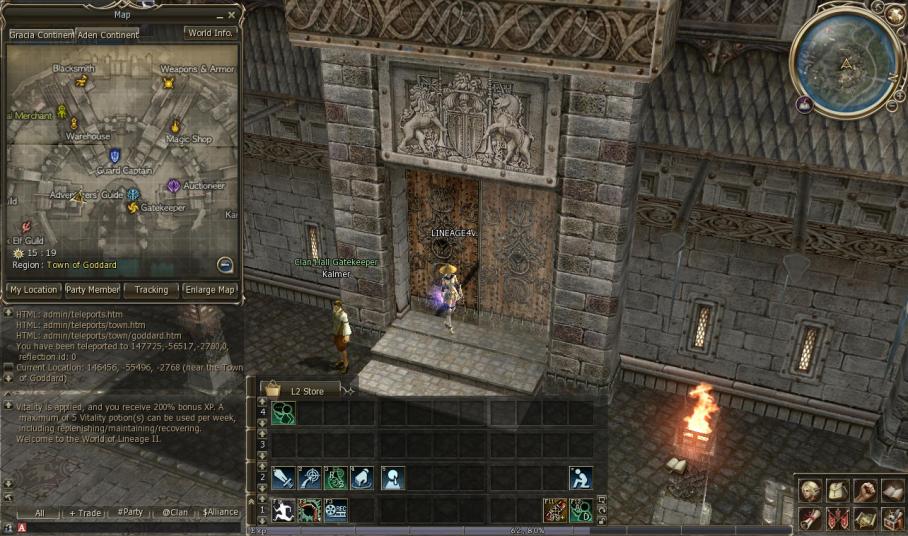The height and width of the screenshot is (536, 908).
Task: Switch to the Aden Continent tab
Action: pyautogui.click(x=109, y=35)
